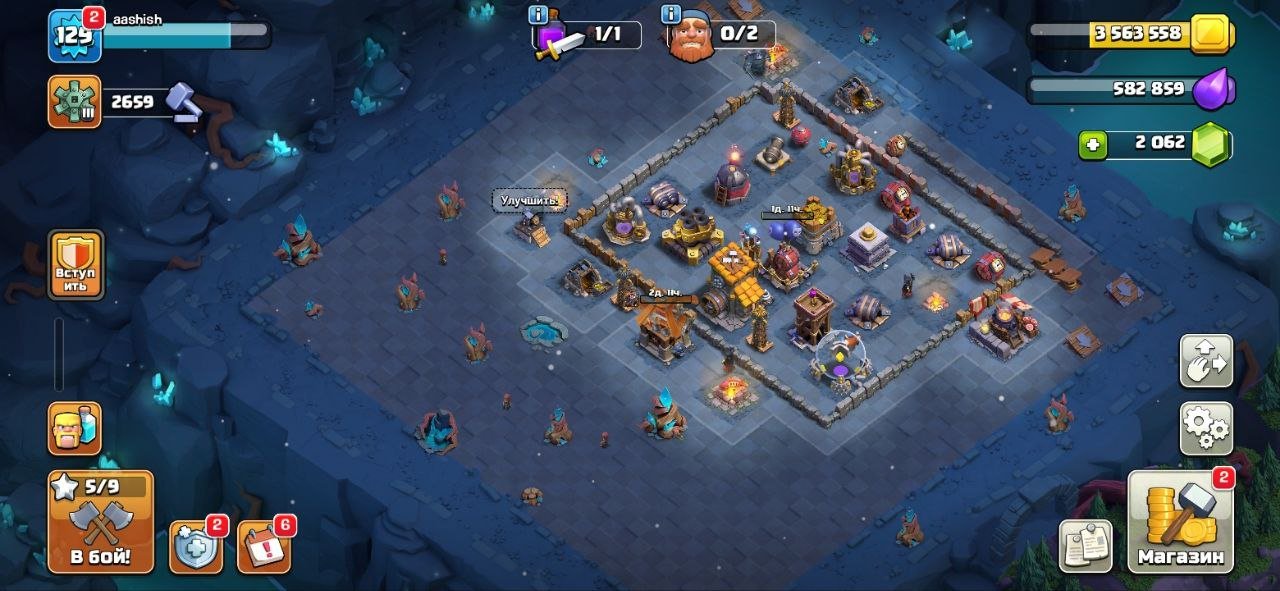The height and width of the screenshot is (591, 1280).
Task: Open the builder trophies league badge
Action: coord(74,101)
